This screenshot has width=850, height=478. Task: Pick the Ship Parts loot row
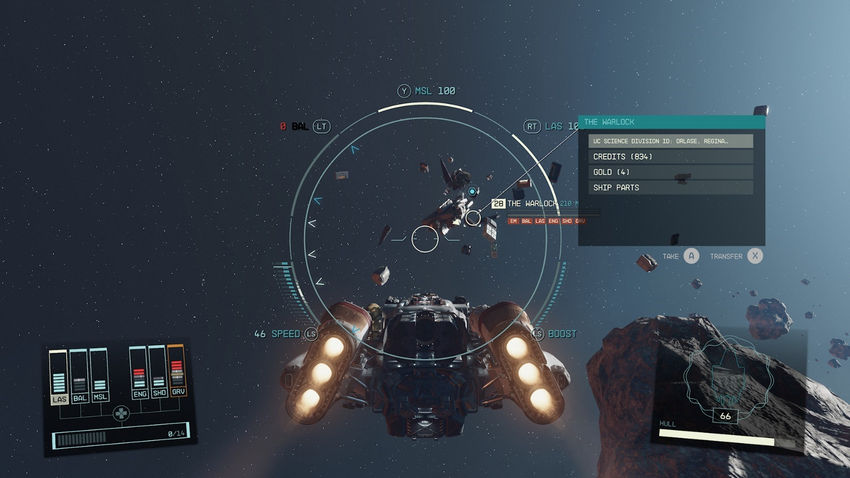670,187
